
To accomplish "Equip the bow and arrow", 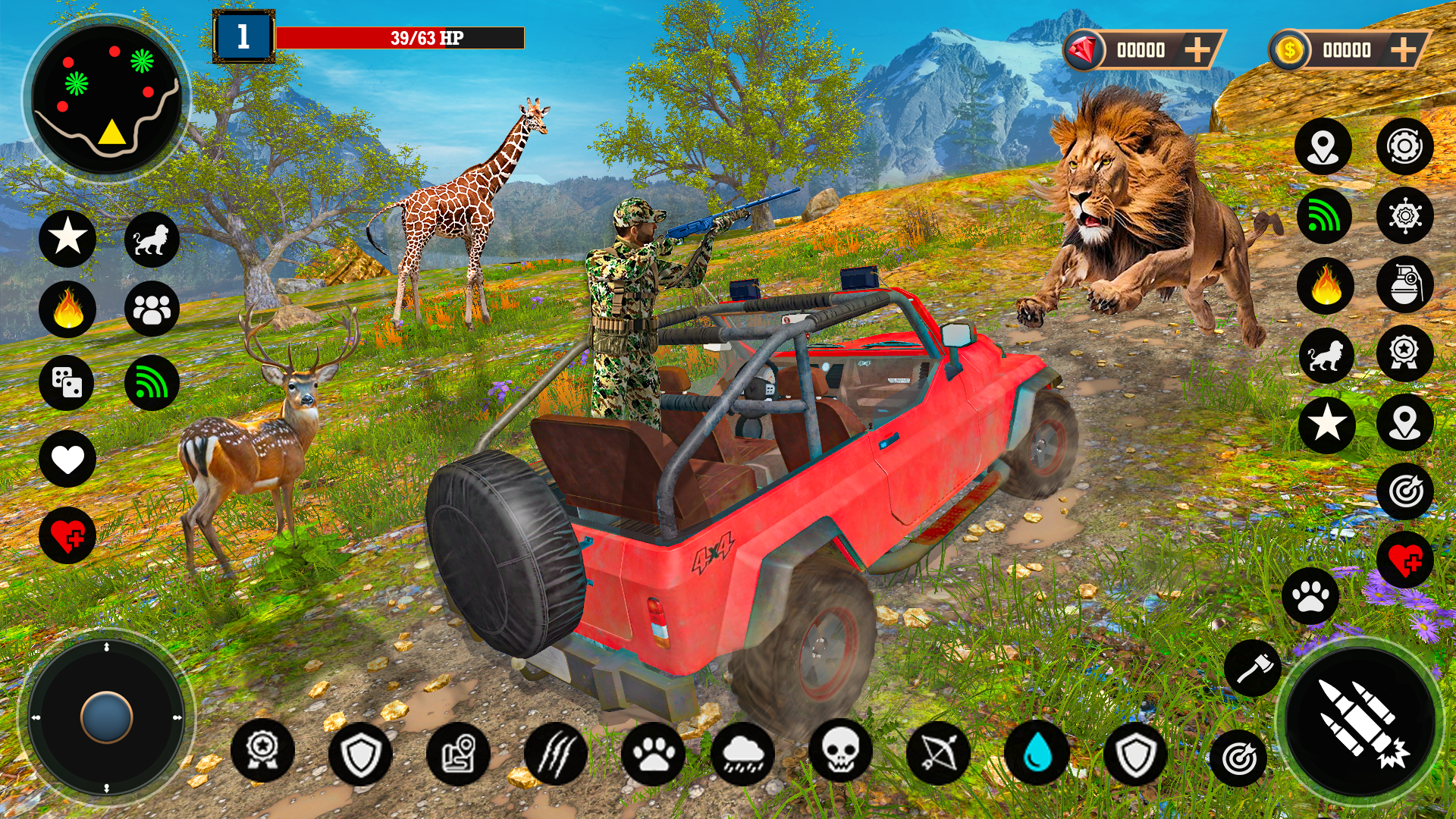I will (x=938, y=754).
